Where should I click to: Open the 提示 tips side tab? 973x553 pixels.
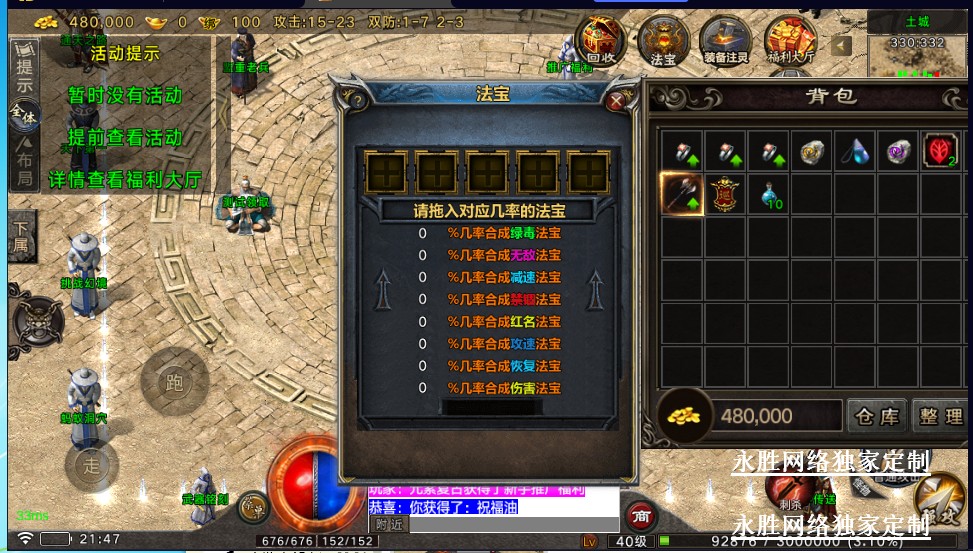click(x=24, y=70)
